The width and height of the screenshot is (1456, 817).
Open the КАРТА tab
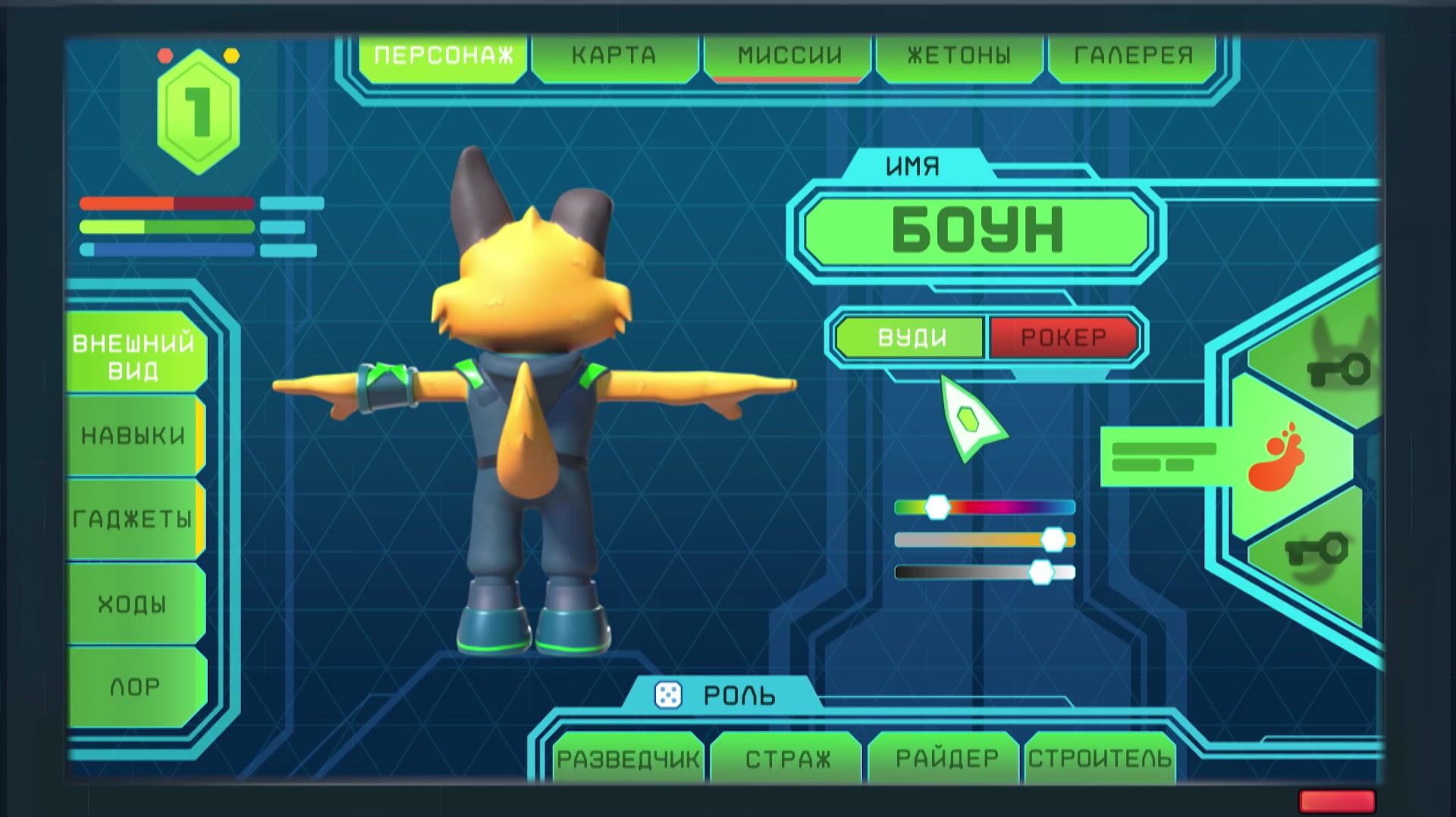pyautogui.click(x=613, y=55)
